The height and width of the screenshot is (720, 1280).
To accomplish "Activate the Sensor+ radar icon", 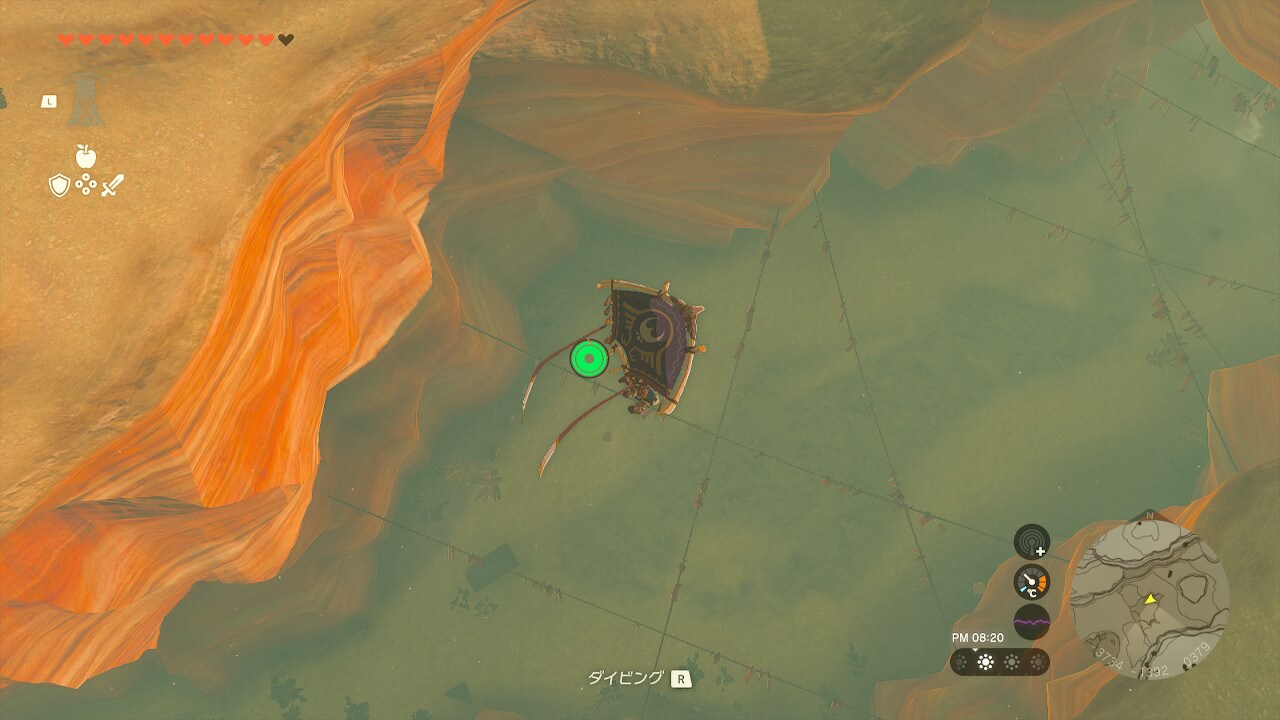I will pyautogui.click(x=1031, y=541).
